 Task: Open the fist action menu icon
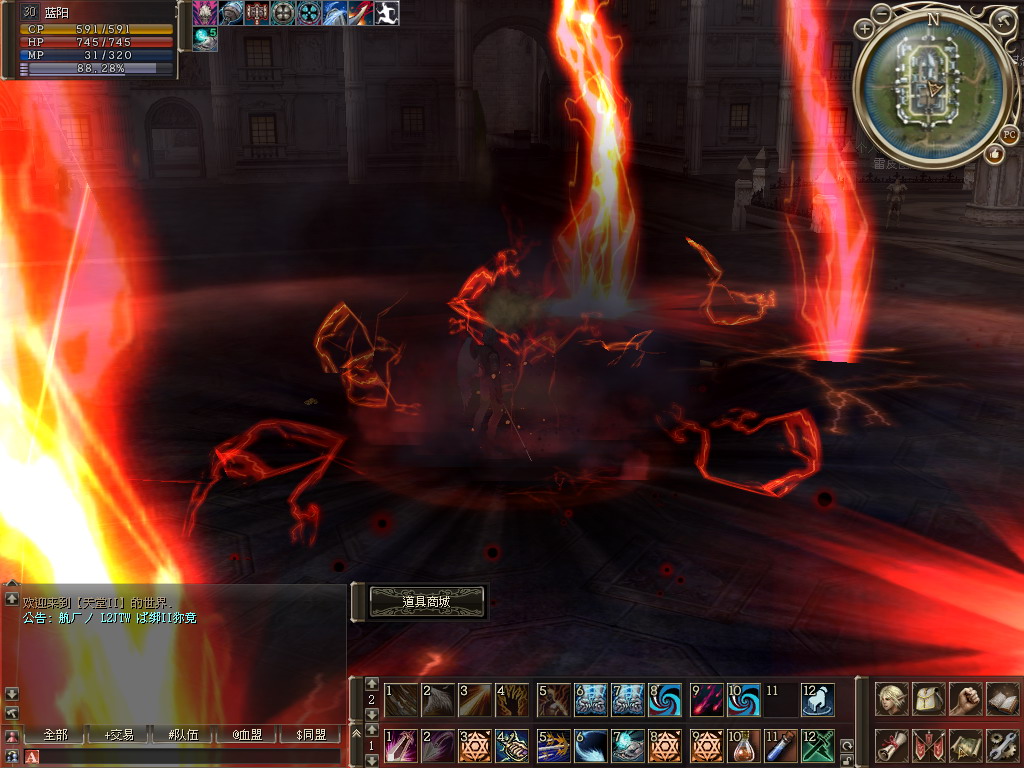coord(966,699)
